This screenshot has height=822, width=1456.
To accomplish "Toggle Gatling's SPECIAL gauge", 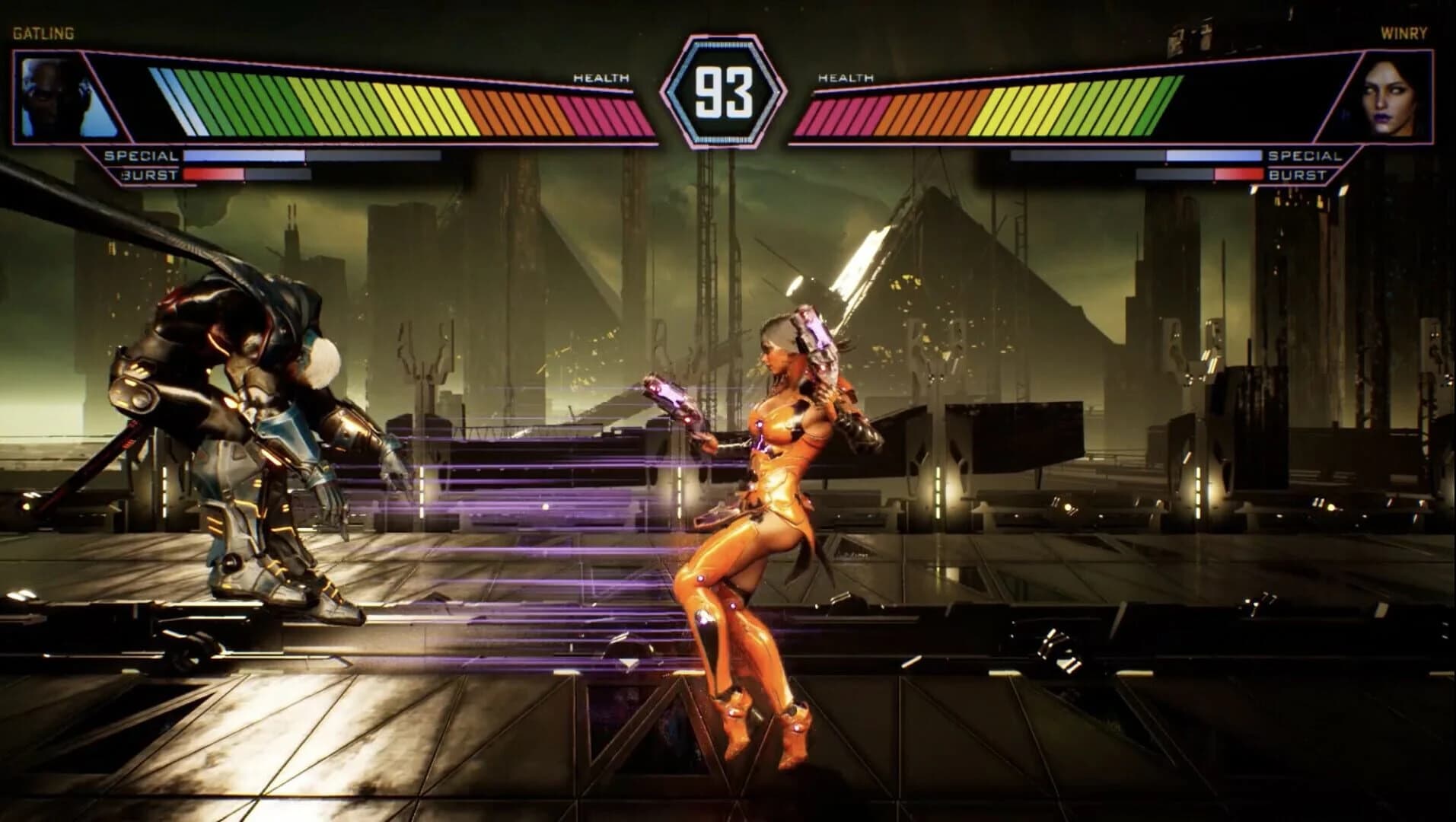I will [312, 158].
